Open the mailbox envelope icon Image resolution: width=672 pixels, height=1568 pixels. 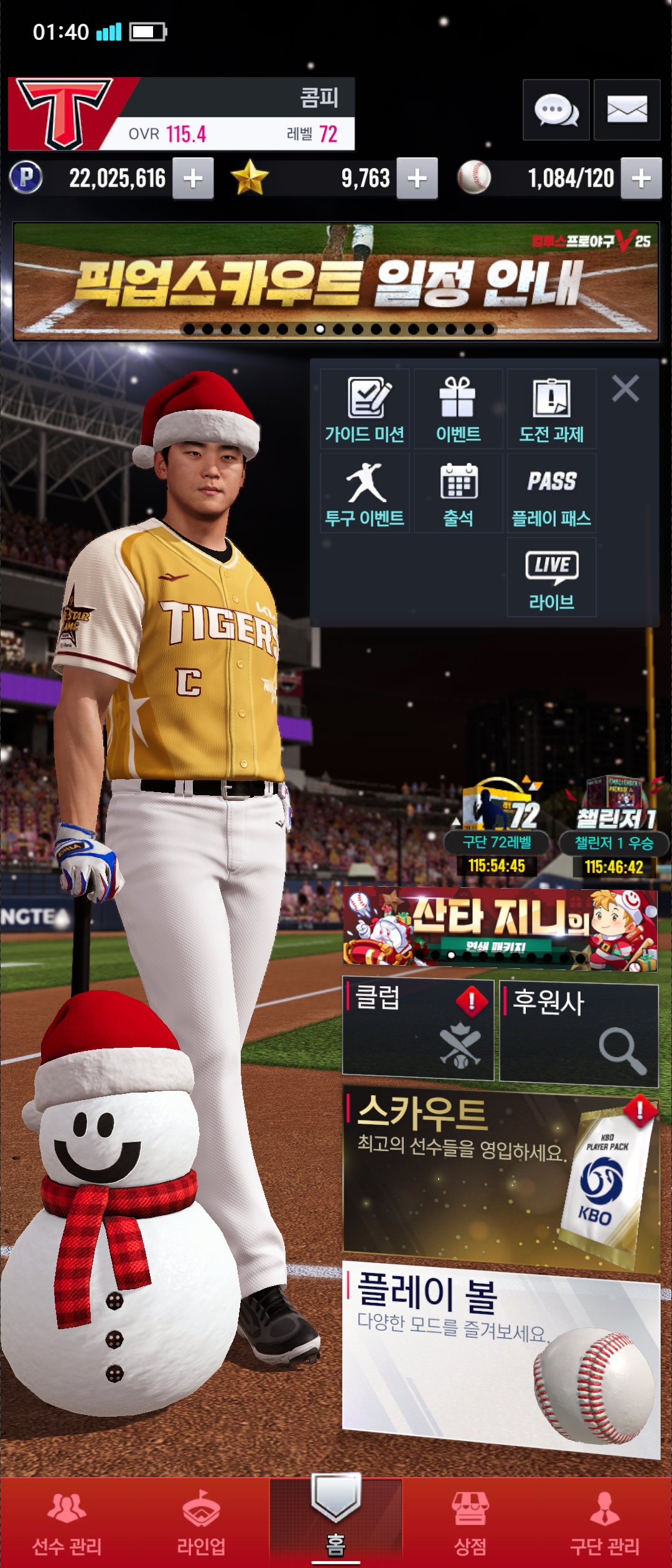coord(627,110)
